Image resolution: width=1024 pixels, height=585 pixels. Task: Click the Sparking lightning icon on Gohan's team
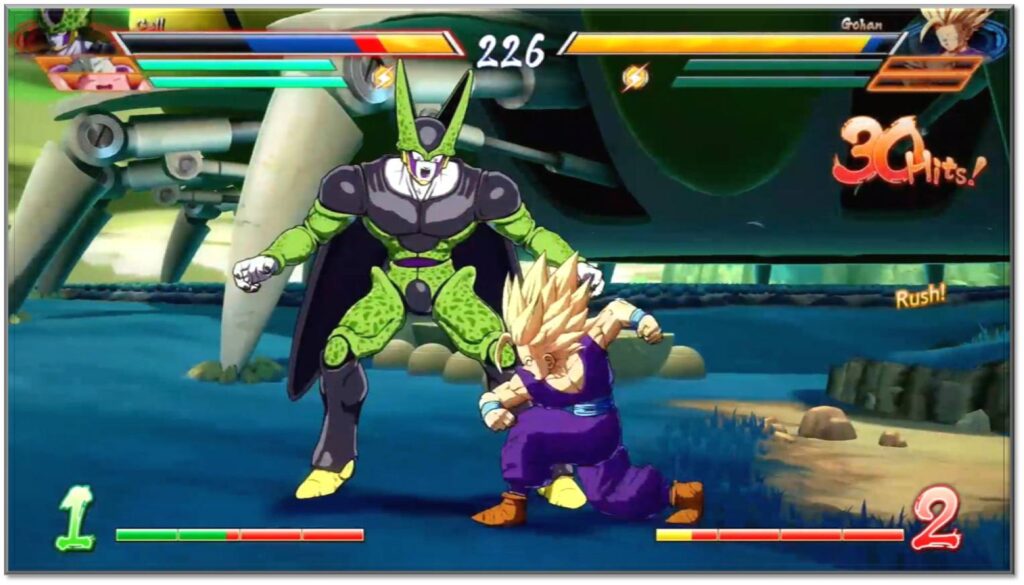point(635,77)
